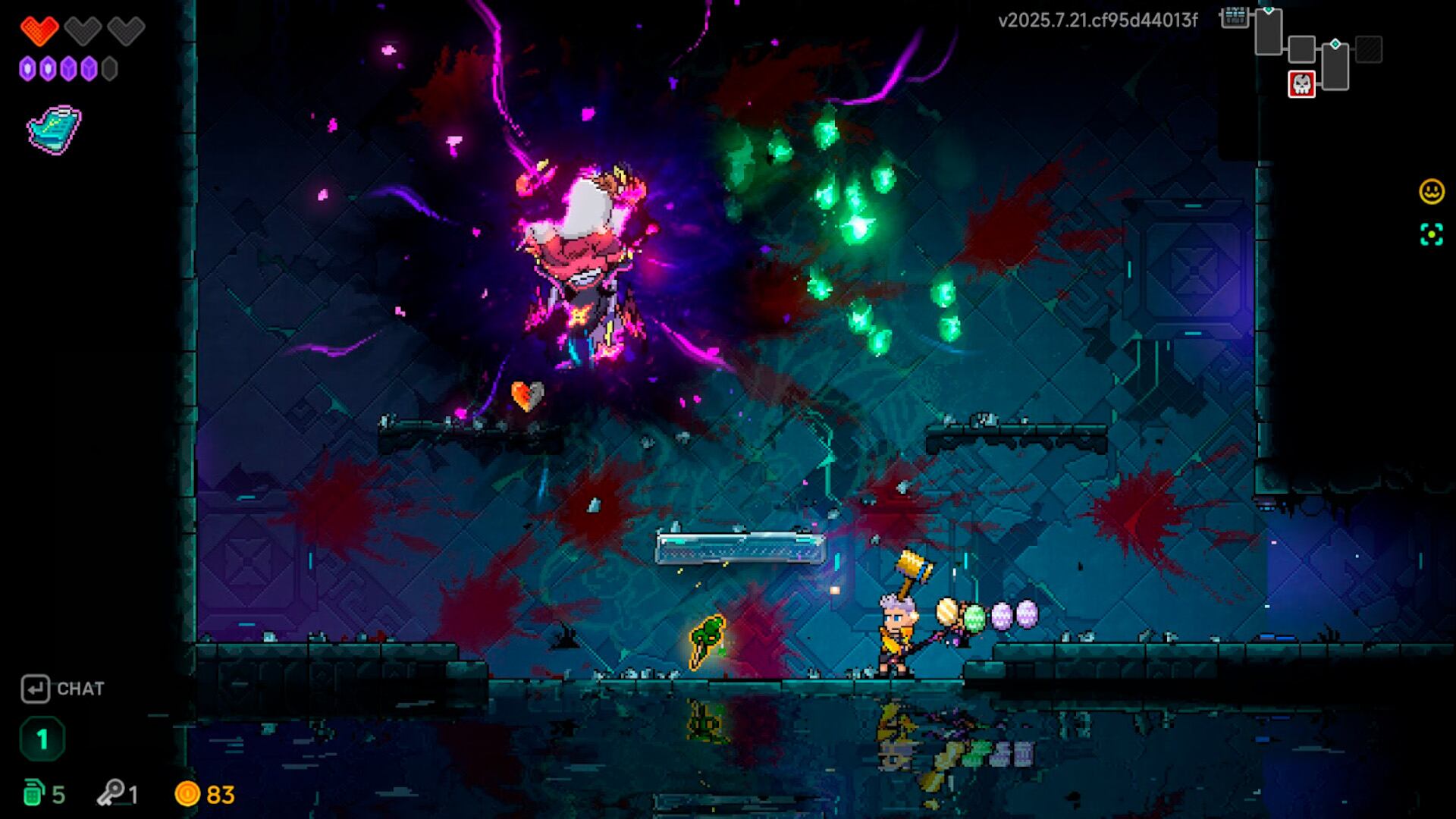Click the green number 1 badge
The image size is (1456, 819).
click(42, 739)
